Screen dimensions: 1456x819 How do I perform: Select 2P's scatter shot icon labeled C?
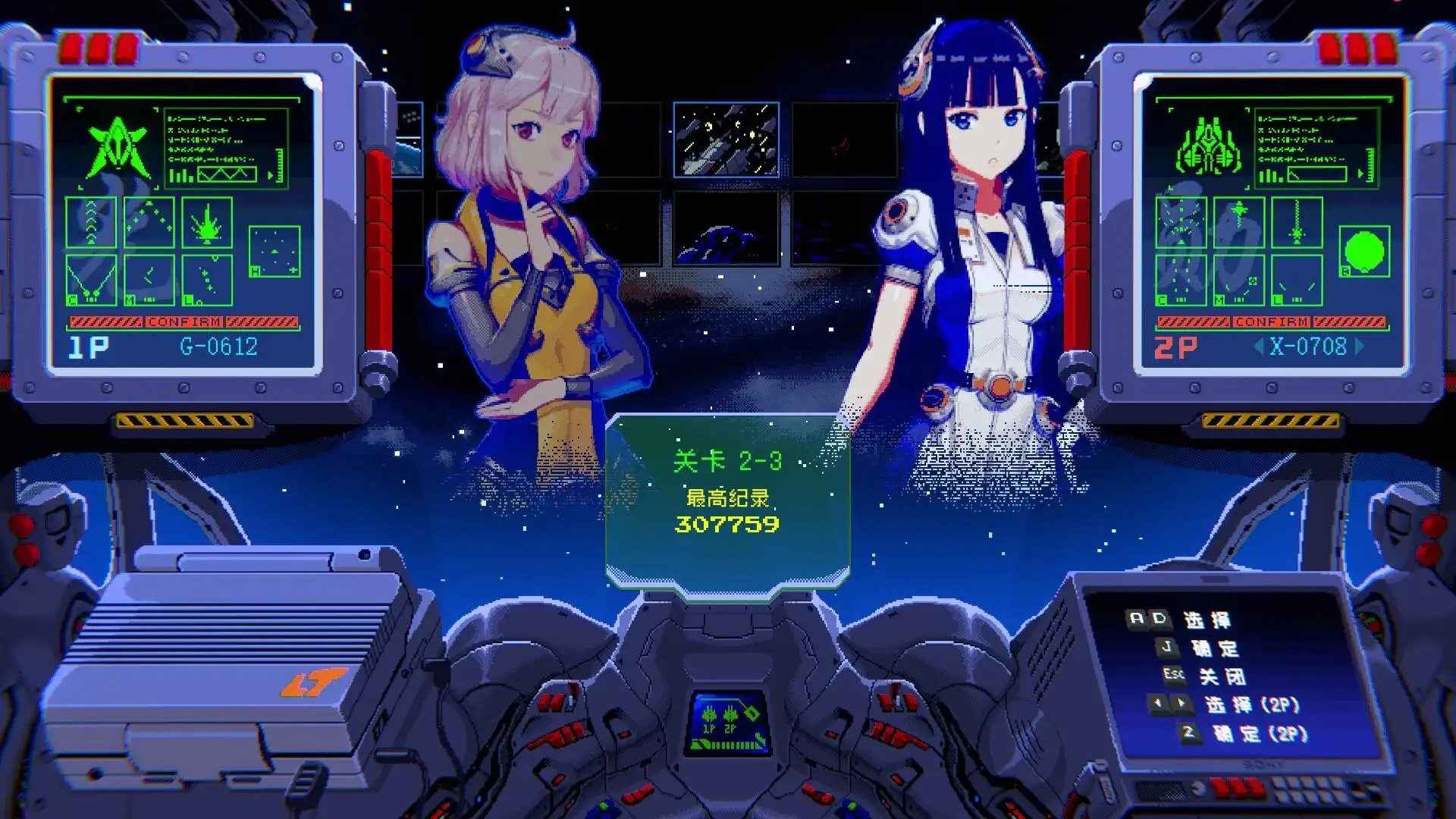tap(1181, 281)
